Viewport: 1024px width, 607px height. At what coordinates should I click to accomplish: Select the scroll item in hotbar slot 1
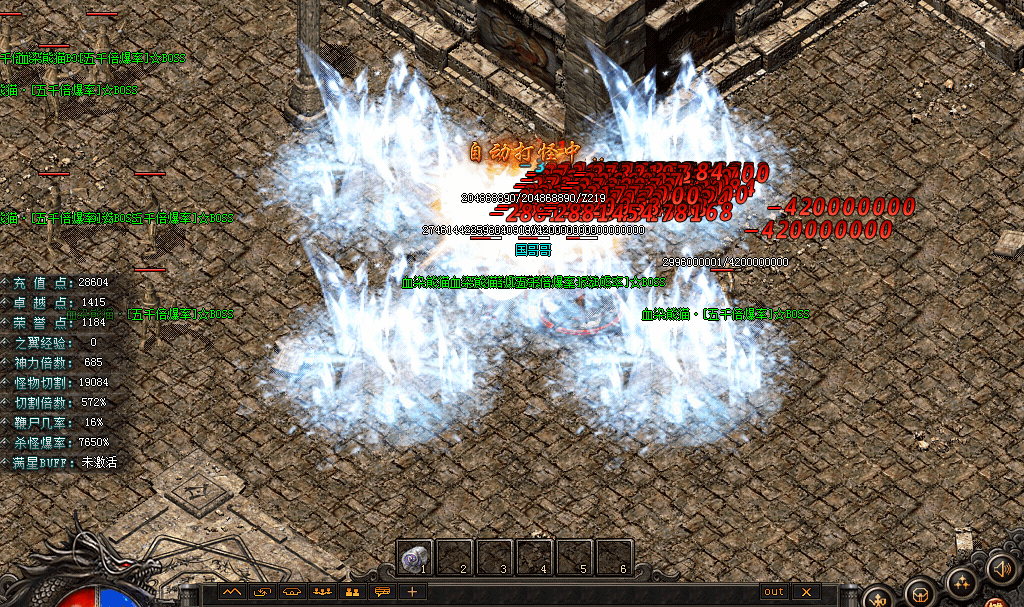point(414,558)
